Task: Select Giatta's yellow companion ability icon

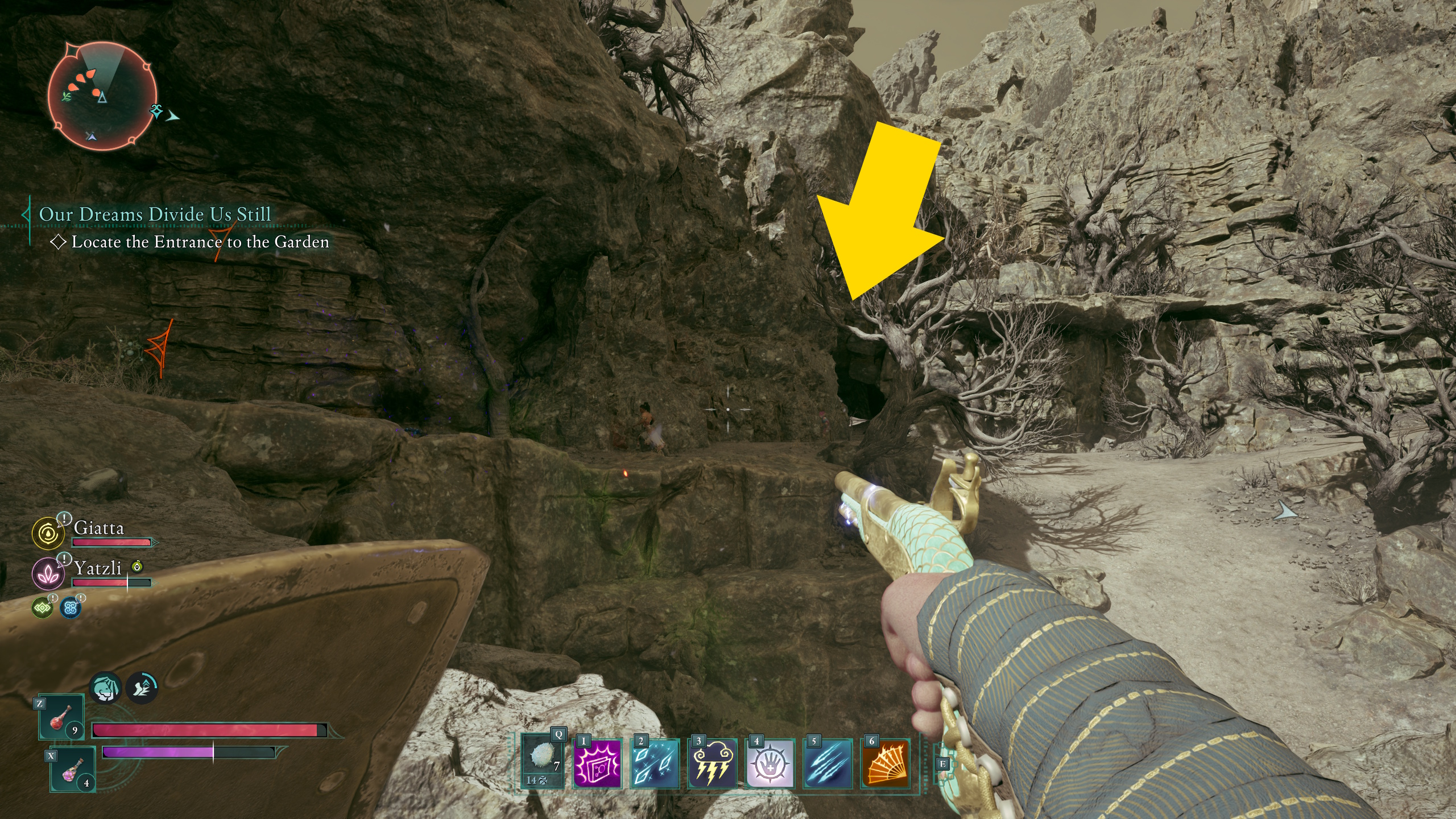Action: [x=48, y=533]
